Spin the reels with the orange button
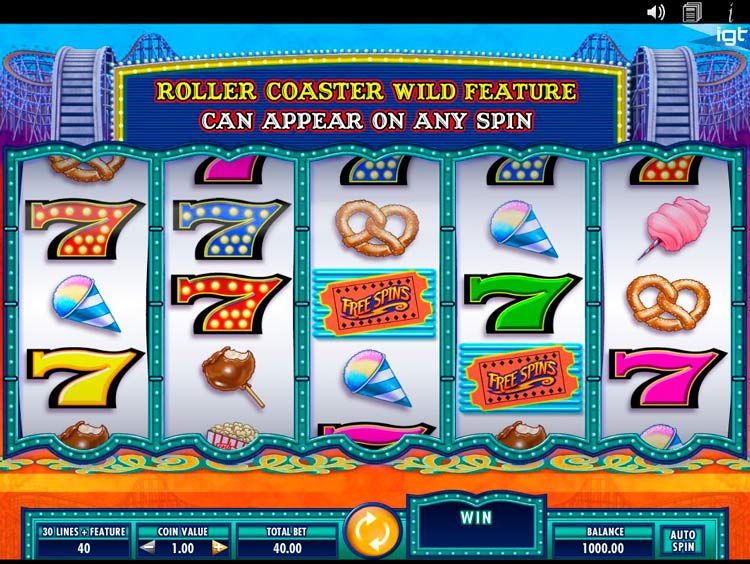This screenshot has height=564, width=750. [372, 531]
